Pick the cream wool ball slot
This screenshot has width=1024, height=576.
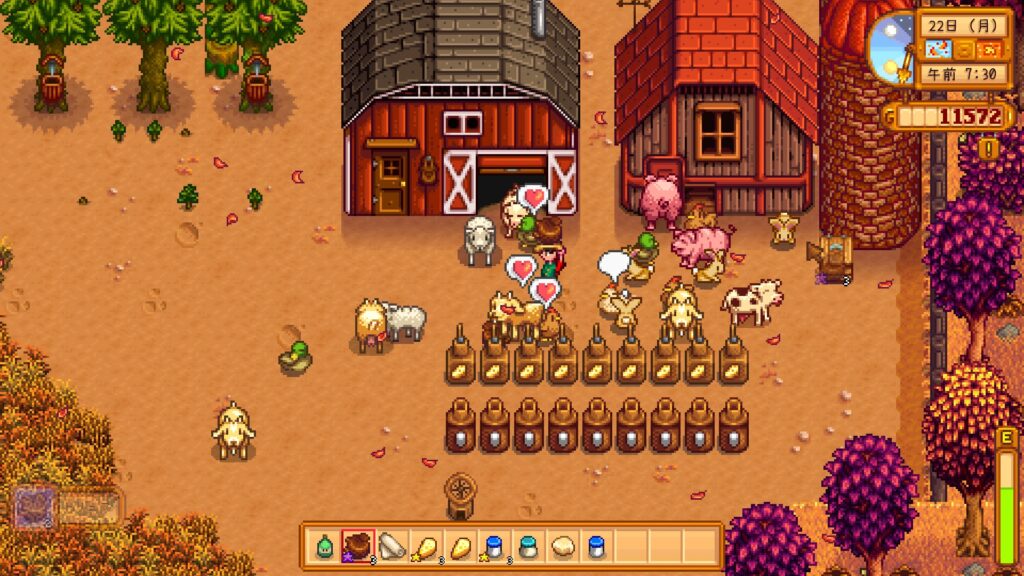[x=563, y=547]
